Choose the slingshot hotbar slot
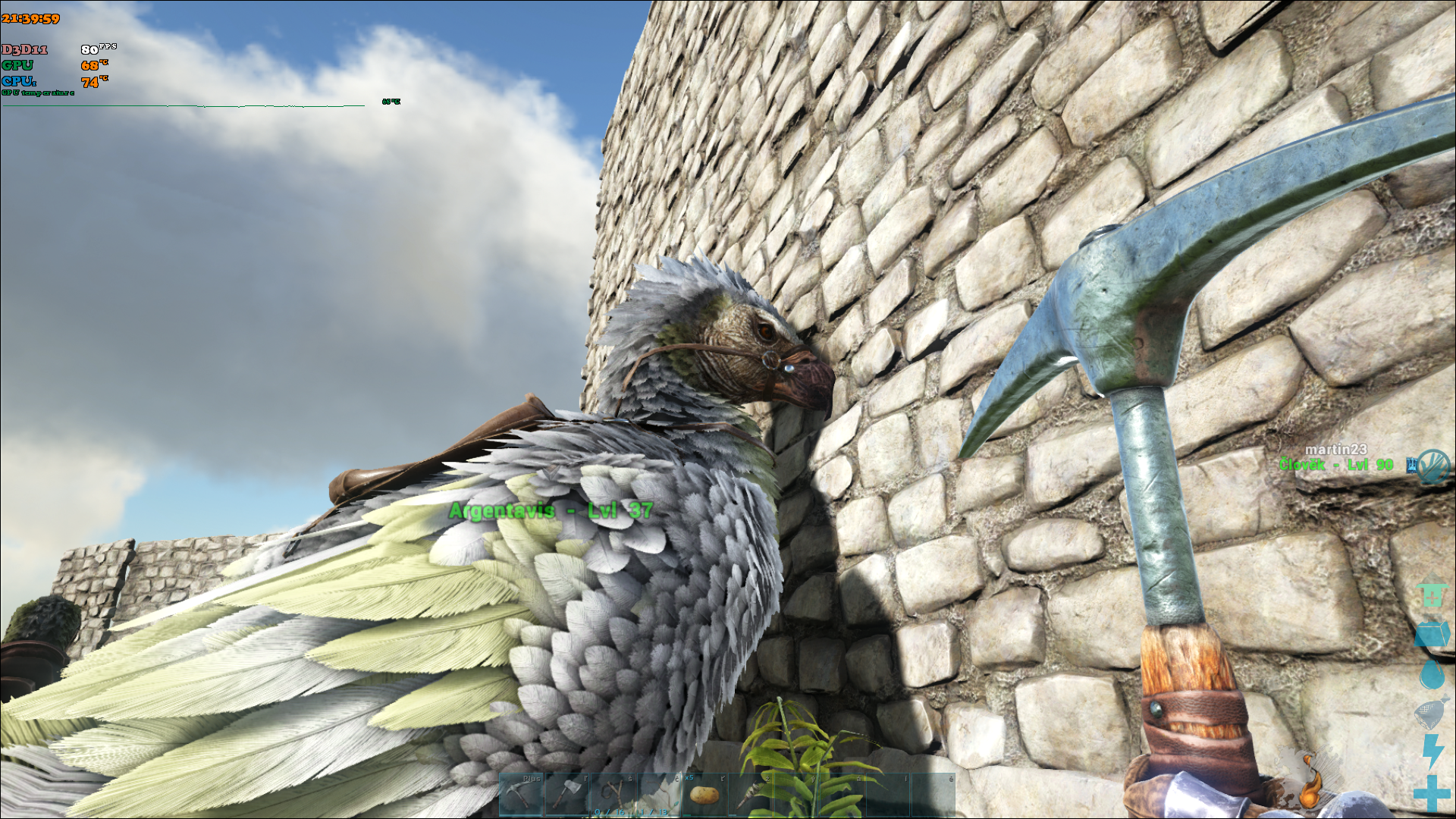This screenshot has width=1456, height=819. tap(613, 795)
